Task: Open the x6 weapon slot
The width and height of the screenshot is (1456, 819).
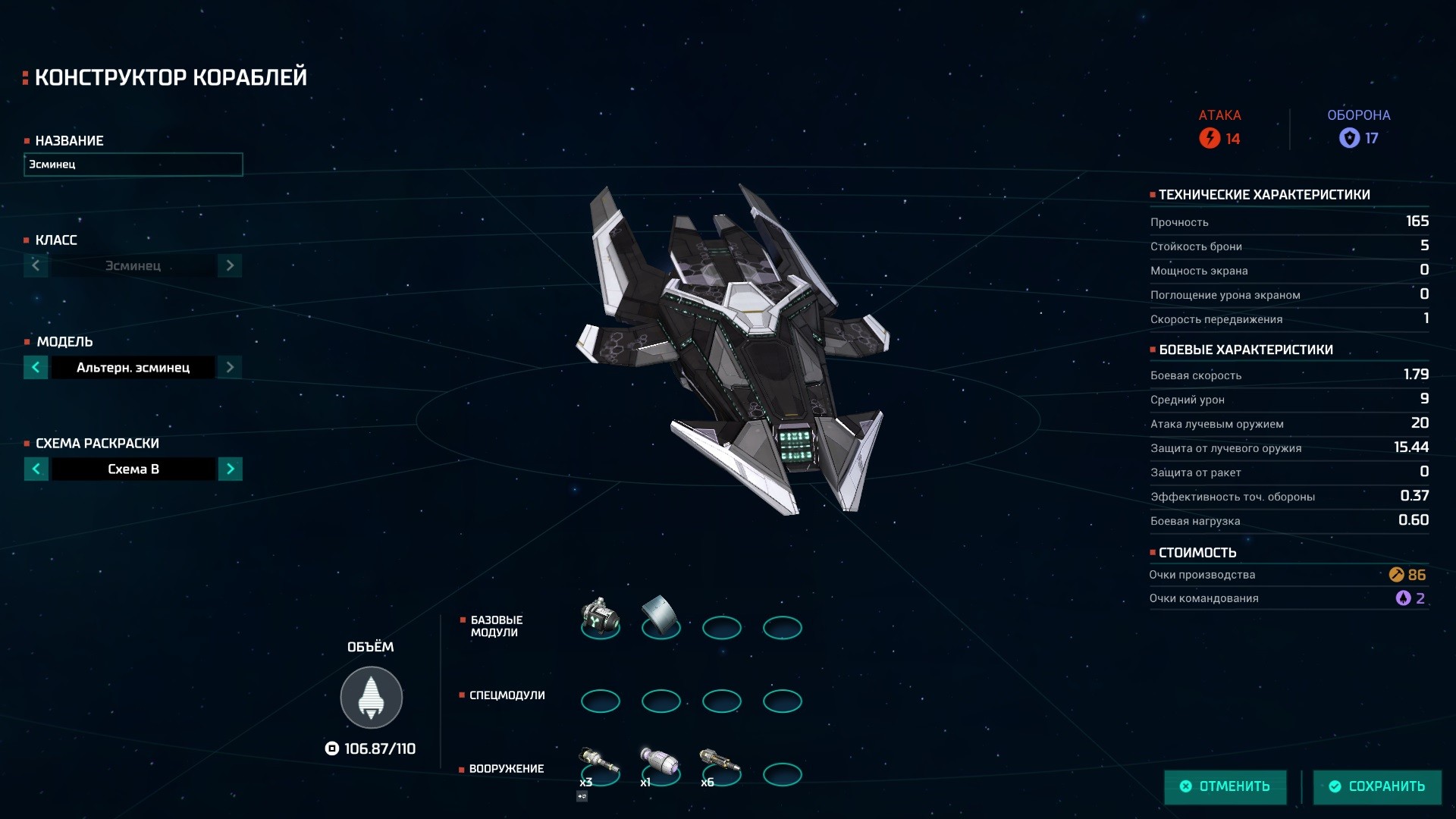Action: click(721, 766)
